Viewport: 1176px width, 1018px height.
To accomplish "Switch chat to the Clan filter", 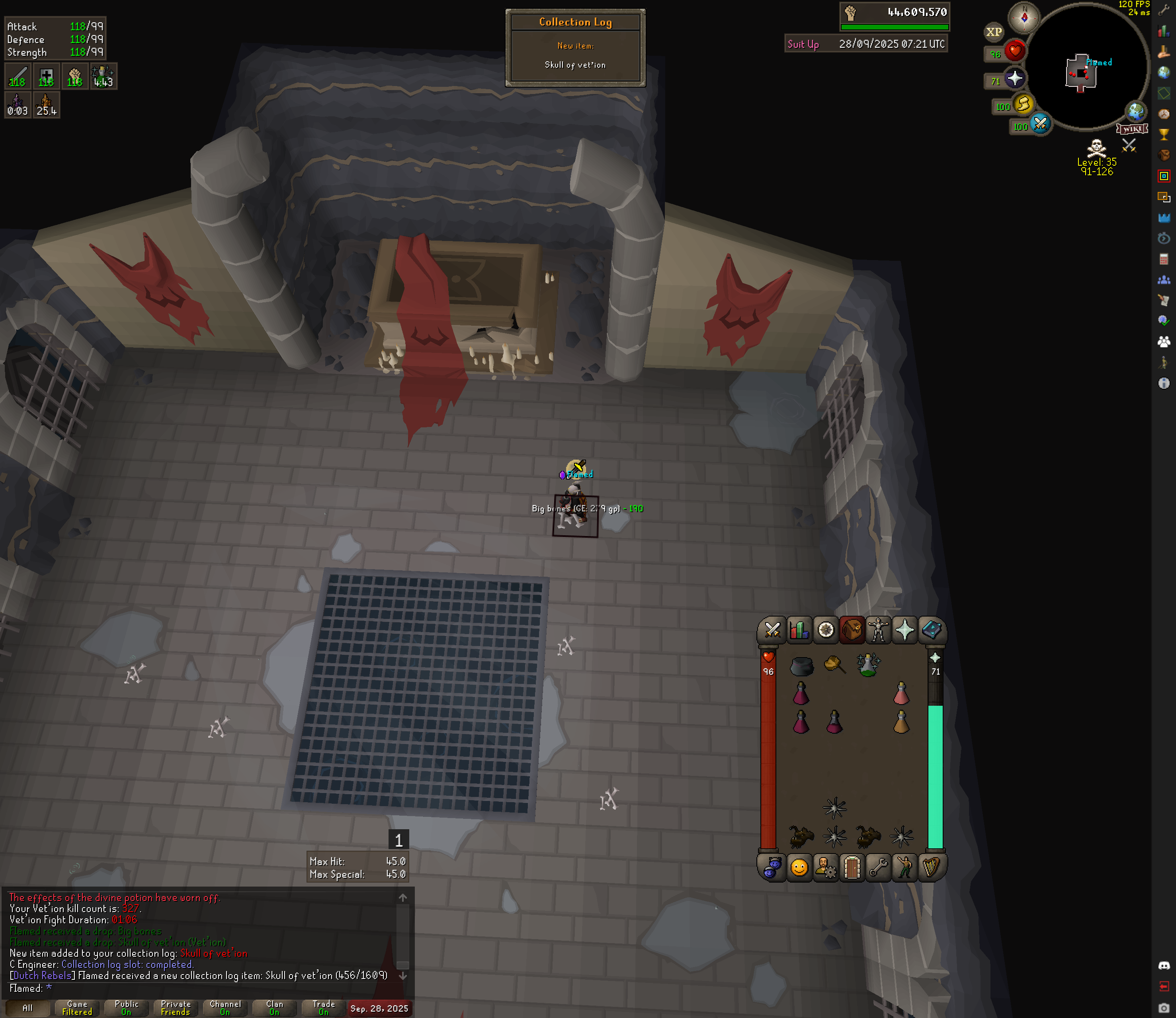I will (x=274, y=1008).
